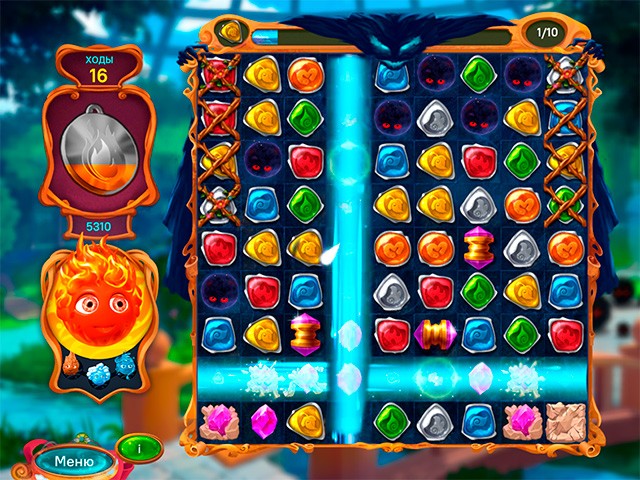This screenshot has width=640, height=480.
Task: Click the plain cracked stone block tile
Action: 564,420
